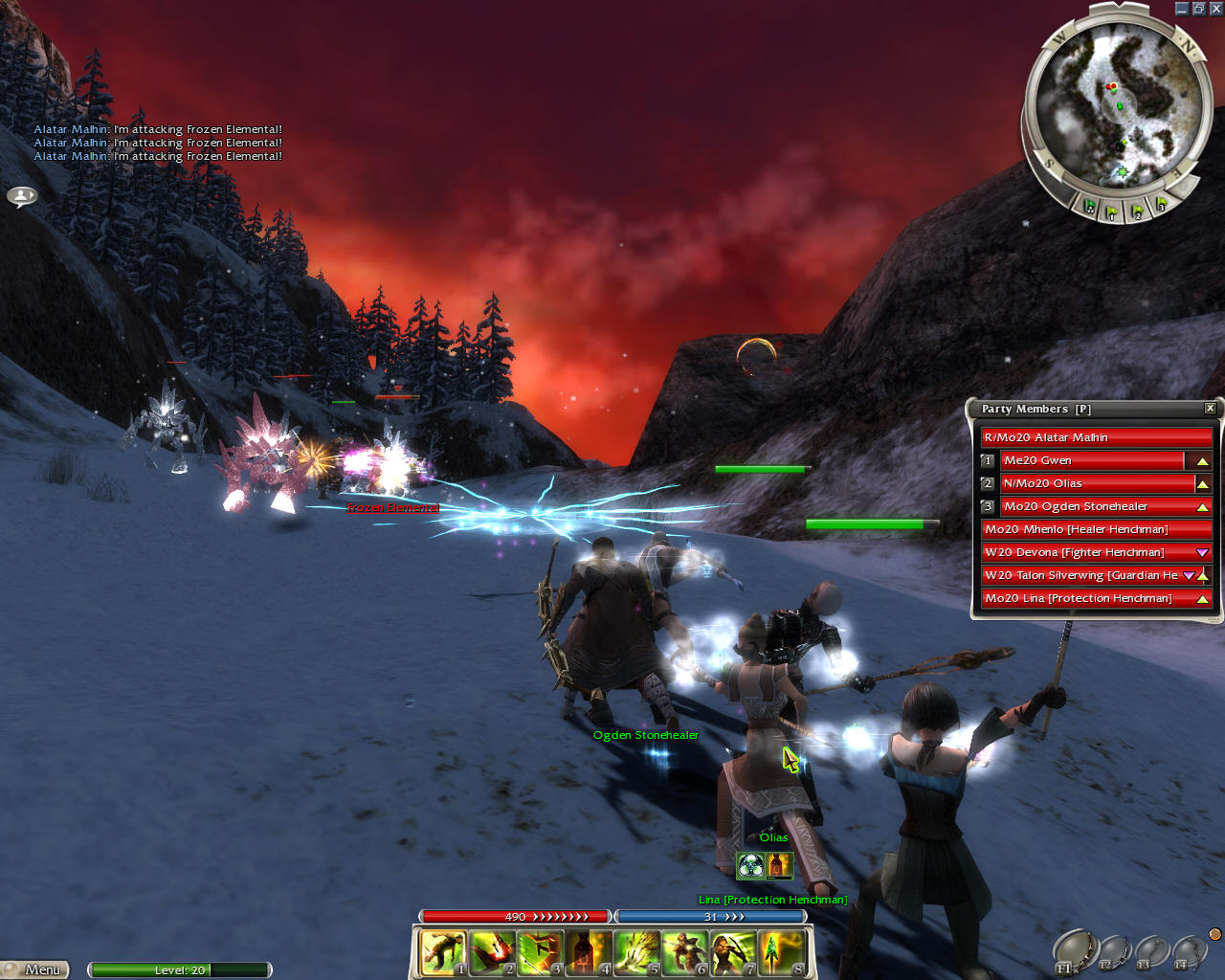This screenshot has width=1225, height=980.
Task: Target Mo20 Ogden Stonehealer party row
Action: tap(1091, 506)
